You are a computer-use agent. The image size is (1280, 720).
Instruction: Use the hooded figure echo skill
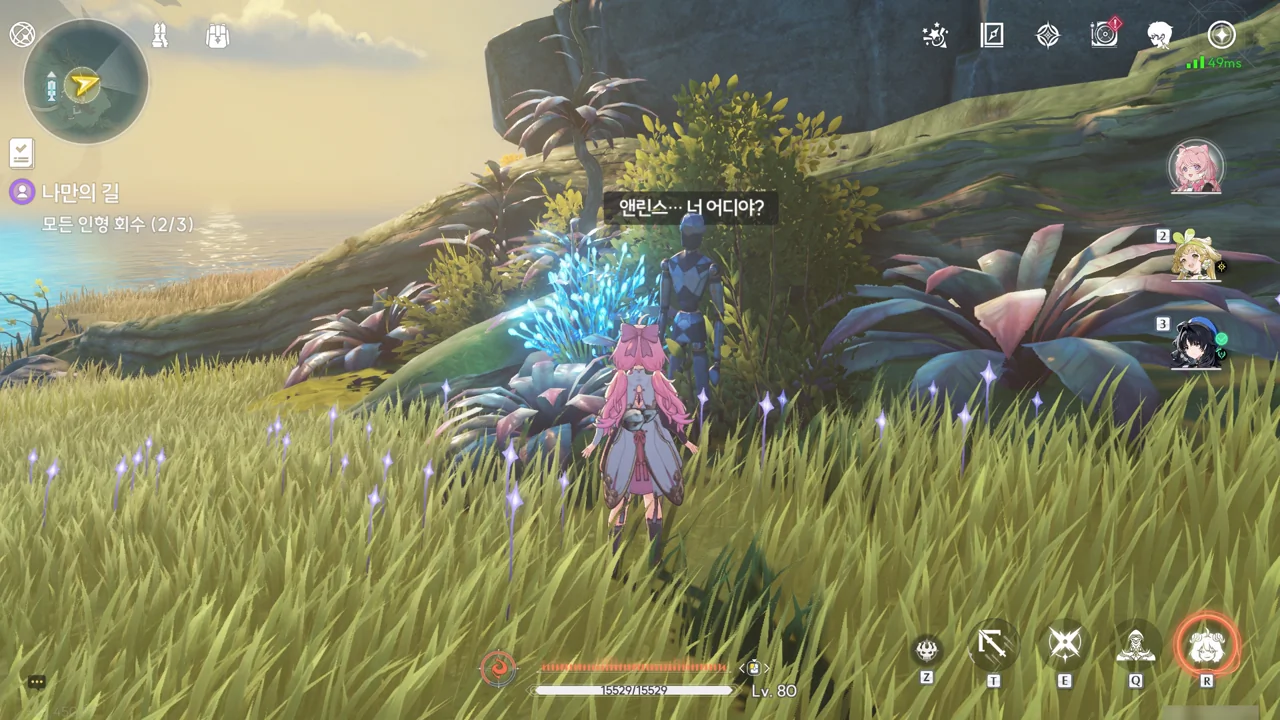[x=1136, y=646]
